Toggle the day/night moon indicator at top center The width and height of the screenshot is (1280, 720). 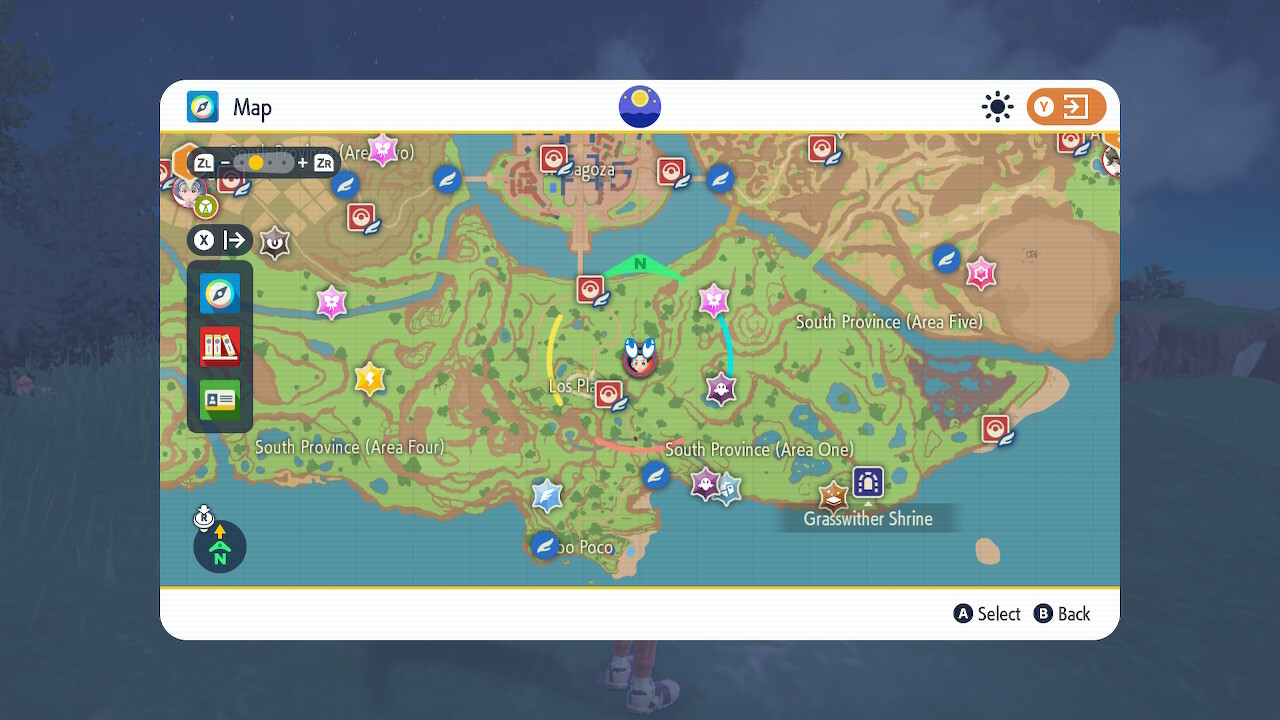click(639, 106)
